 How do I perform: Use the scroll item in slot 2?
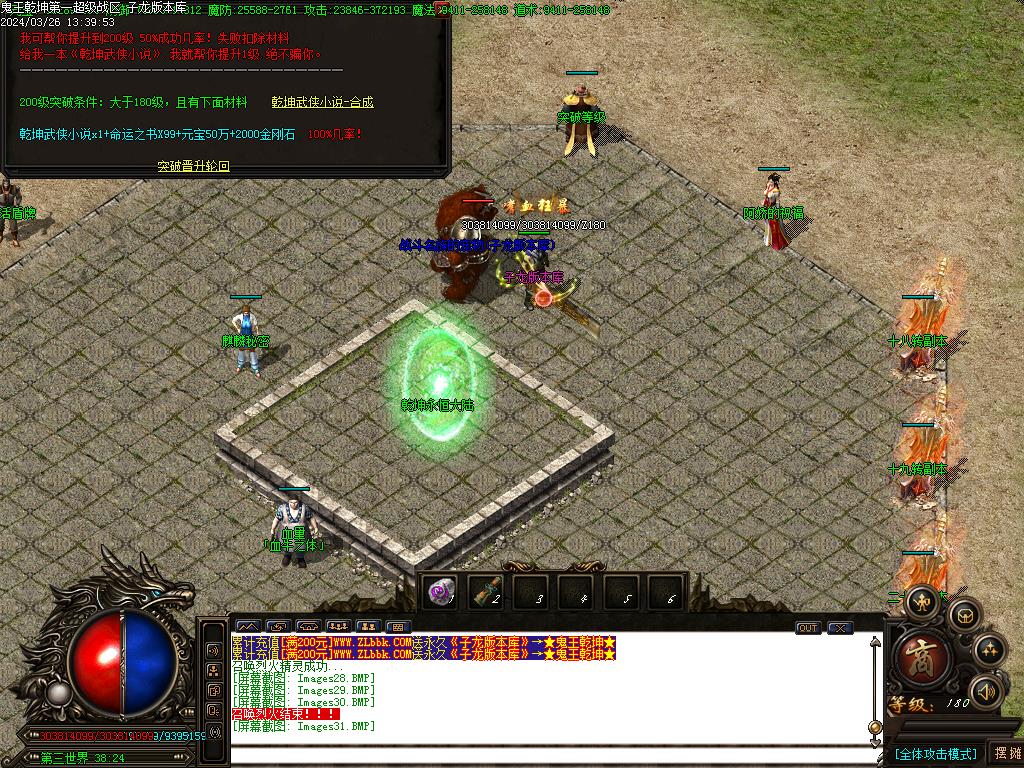click(487, 593)
